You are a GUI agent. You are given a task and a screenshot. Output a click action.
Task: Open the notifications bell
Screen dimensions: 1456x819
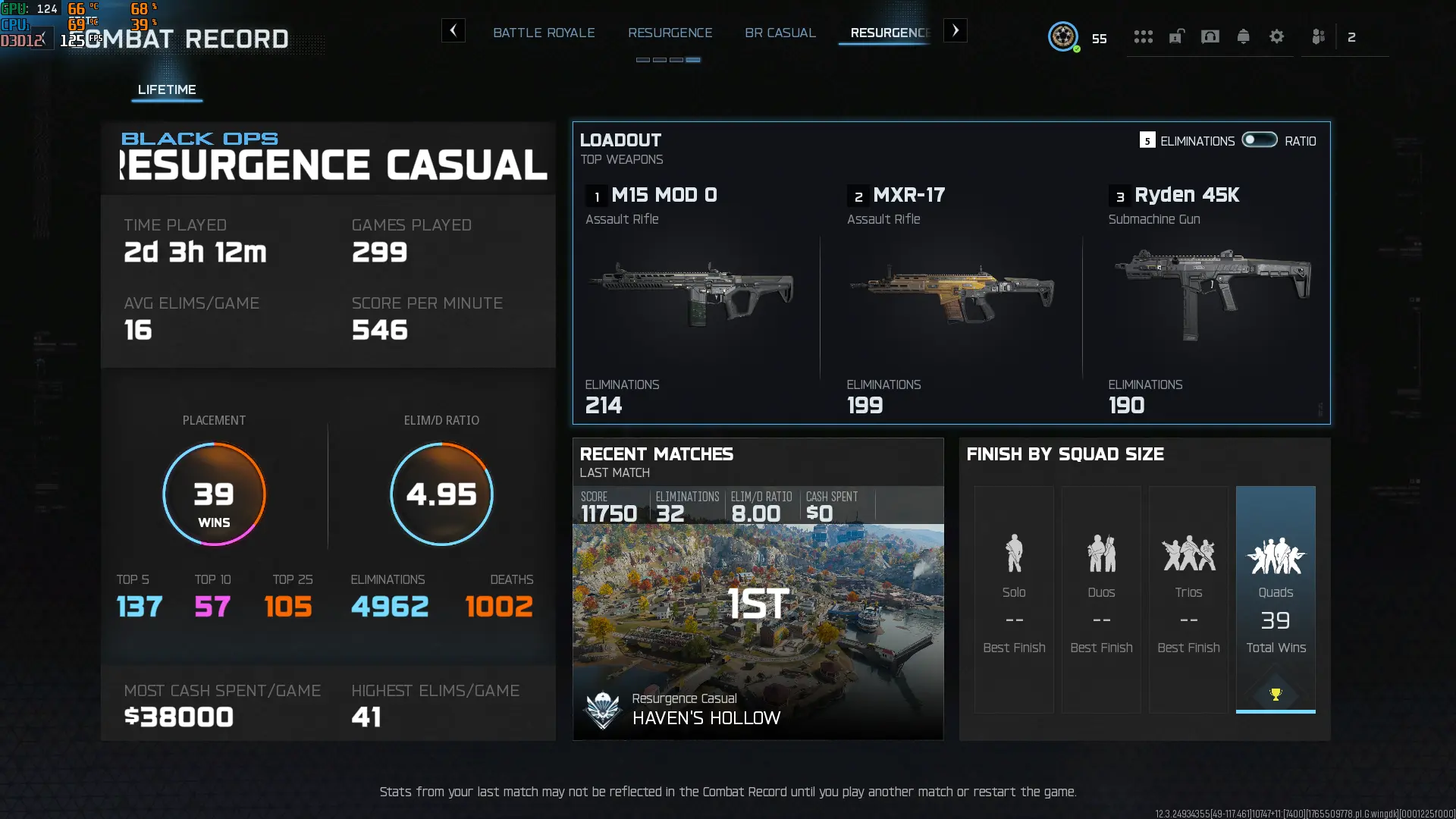1244,36
